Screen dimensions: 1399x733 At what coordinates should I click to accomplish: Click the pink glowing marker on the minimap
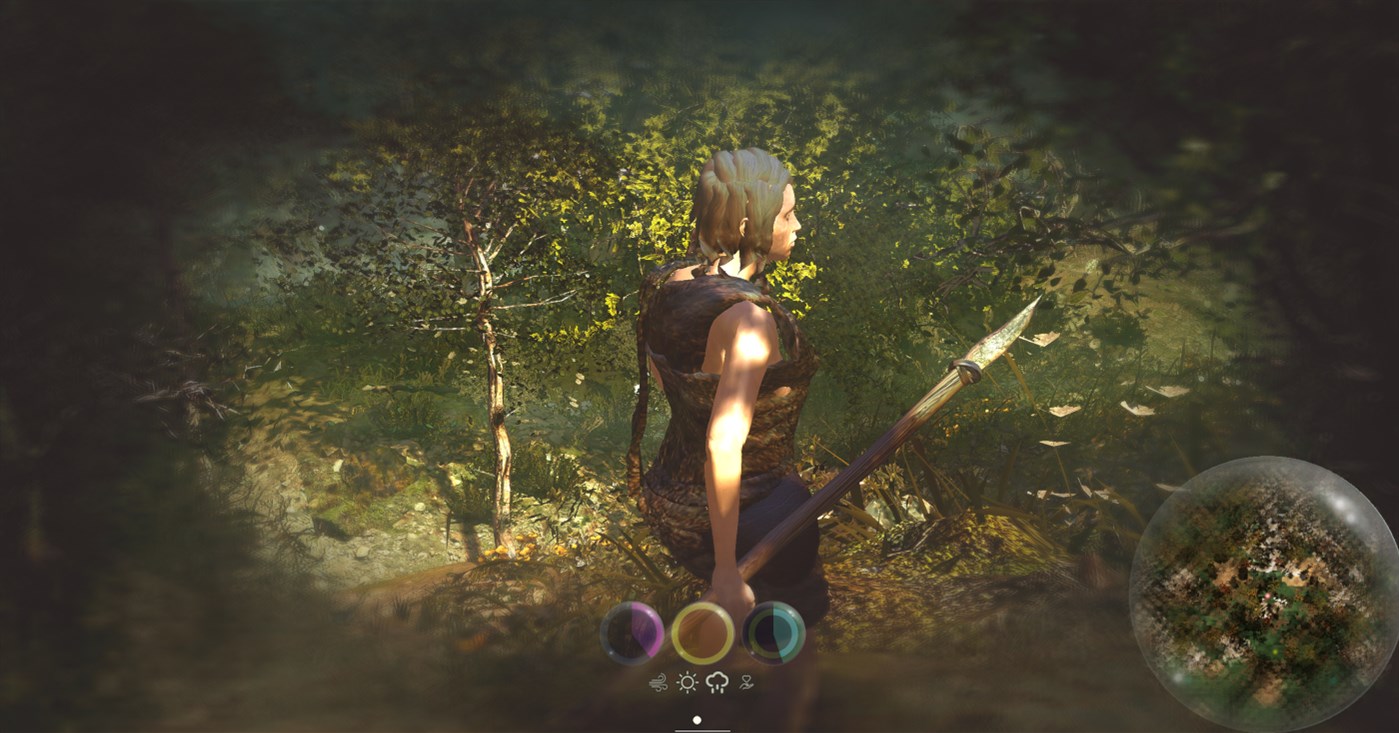click(x=1269, y=596)
